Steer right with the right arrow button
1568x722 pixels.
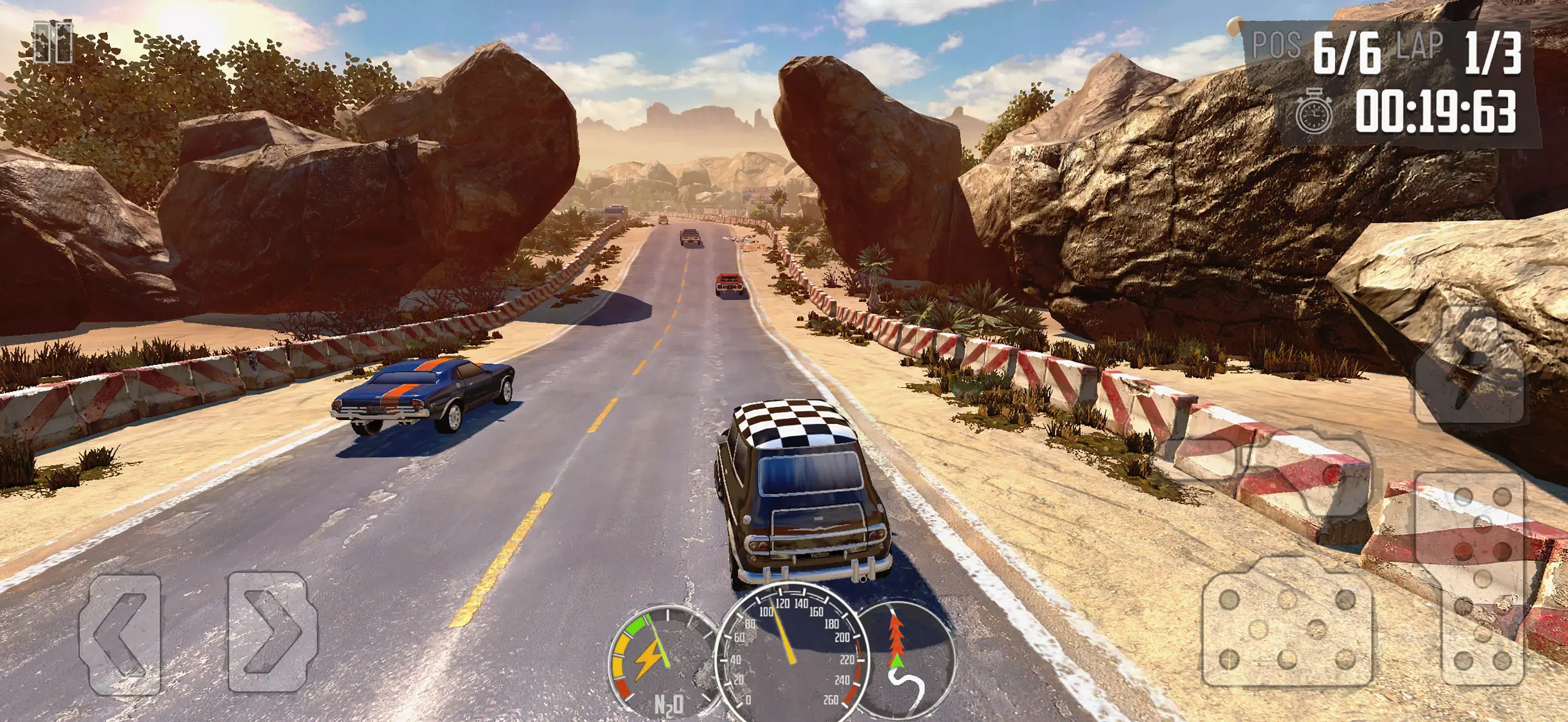tap(272, 631)
